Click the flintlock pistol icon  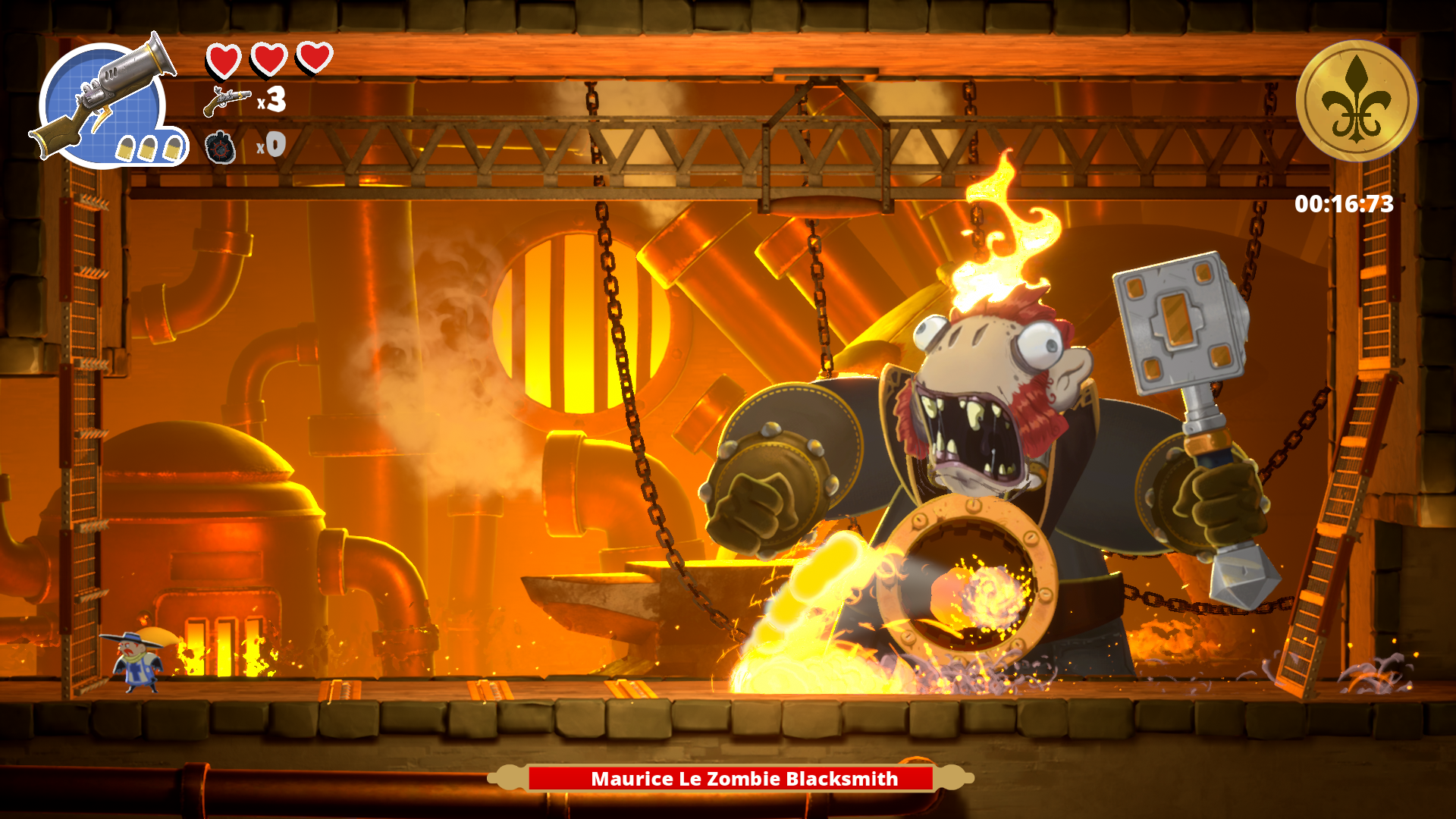(226, 101)
